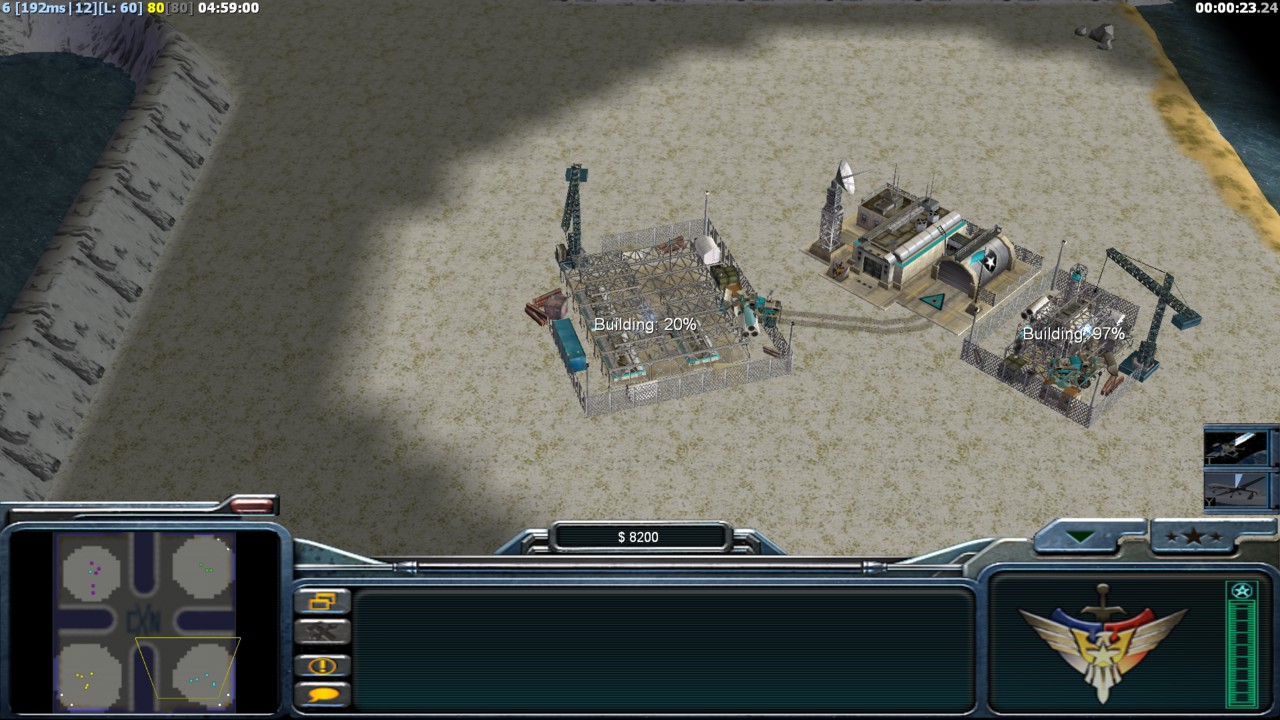Screen dimensions: 1280x720
Task: Click the exclamation beacon button
Action: [323, 665]
